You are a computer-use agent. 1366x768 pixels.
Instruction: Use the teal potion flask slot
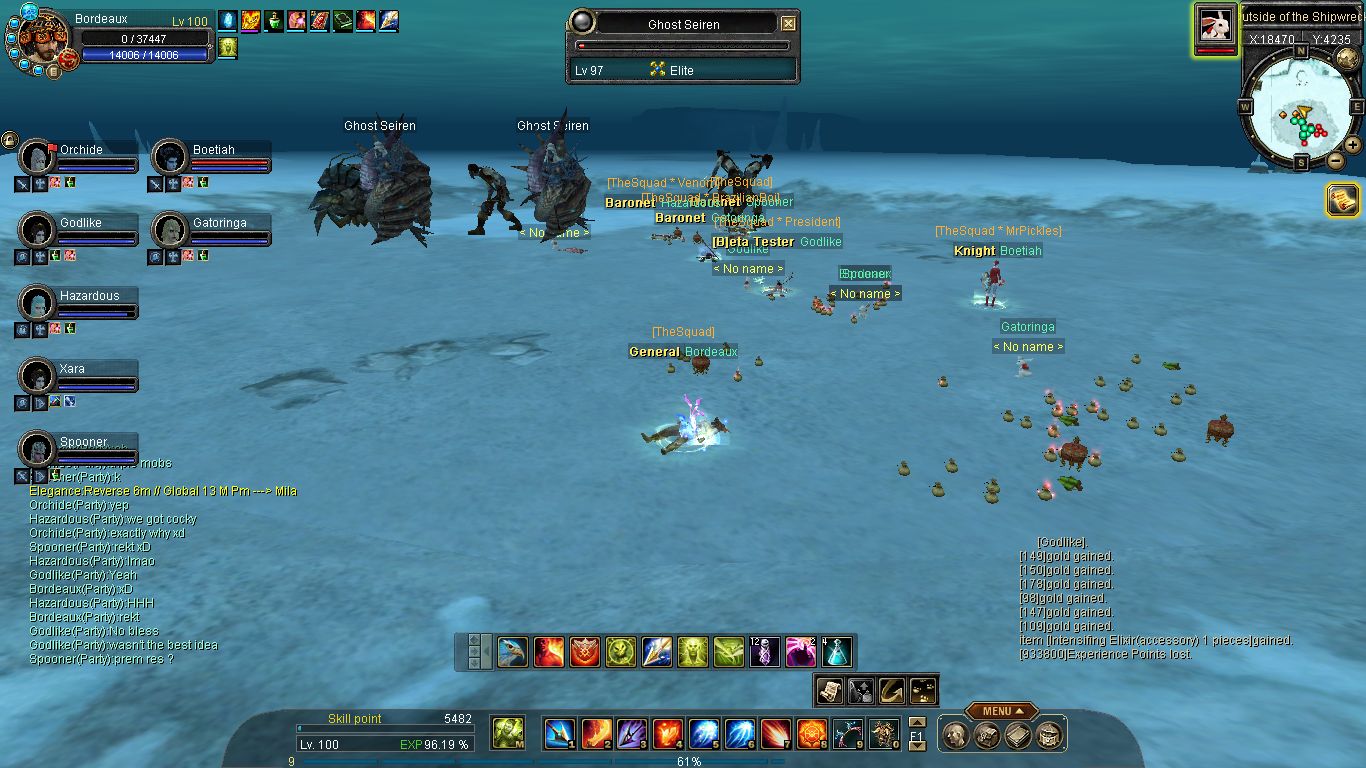[837, 652]
